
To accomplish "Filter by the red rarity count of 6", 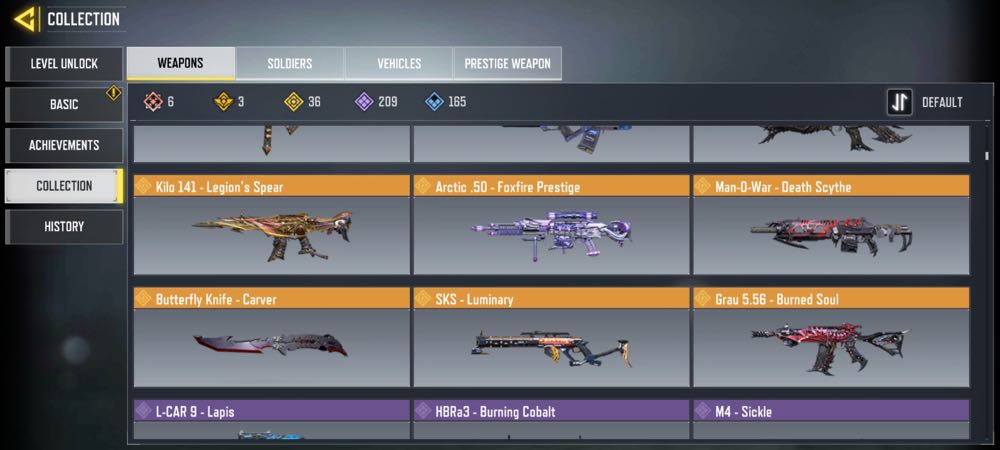I will coord(158,102).
